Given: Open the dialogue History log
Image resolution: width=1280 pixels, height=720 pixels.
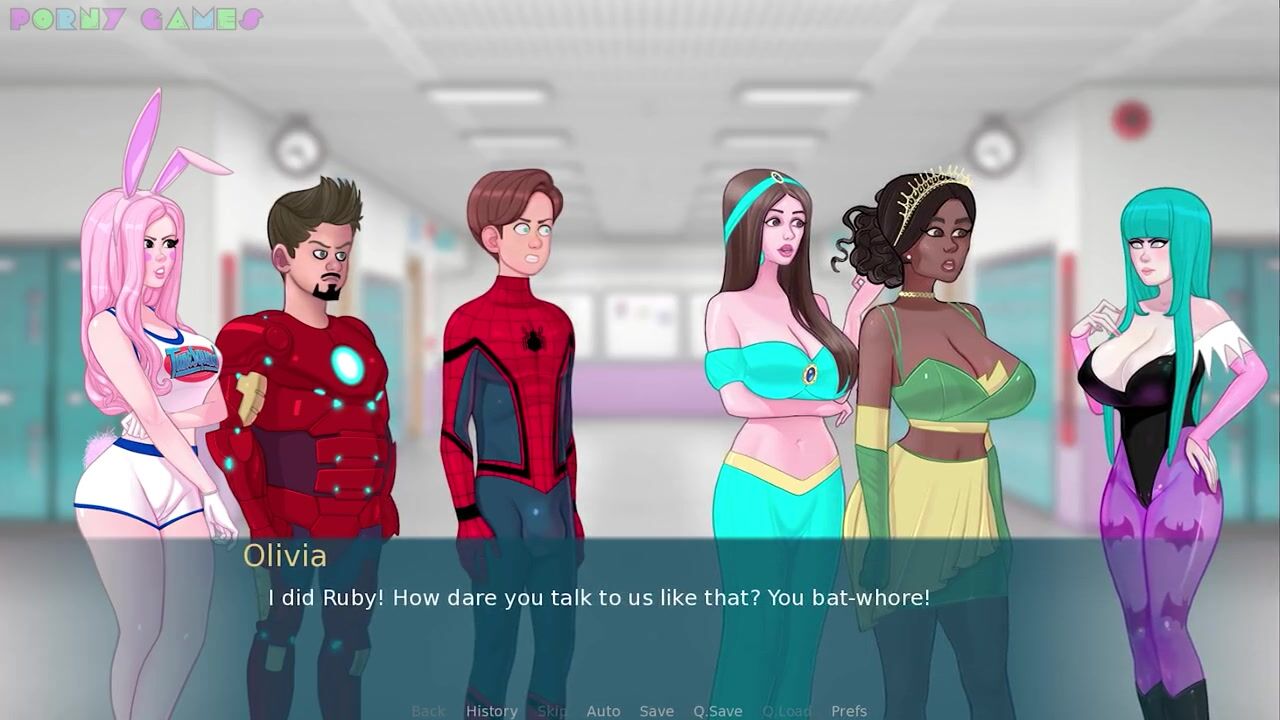Looking at the screenshot, I should pos(491,711).
